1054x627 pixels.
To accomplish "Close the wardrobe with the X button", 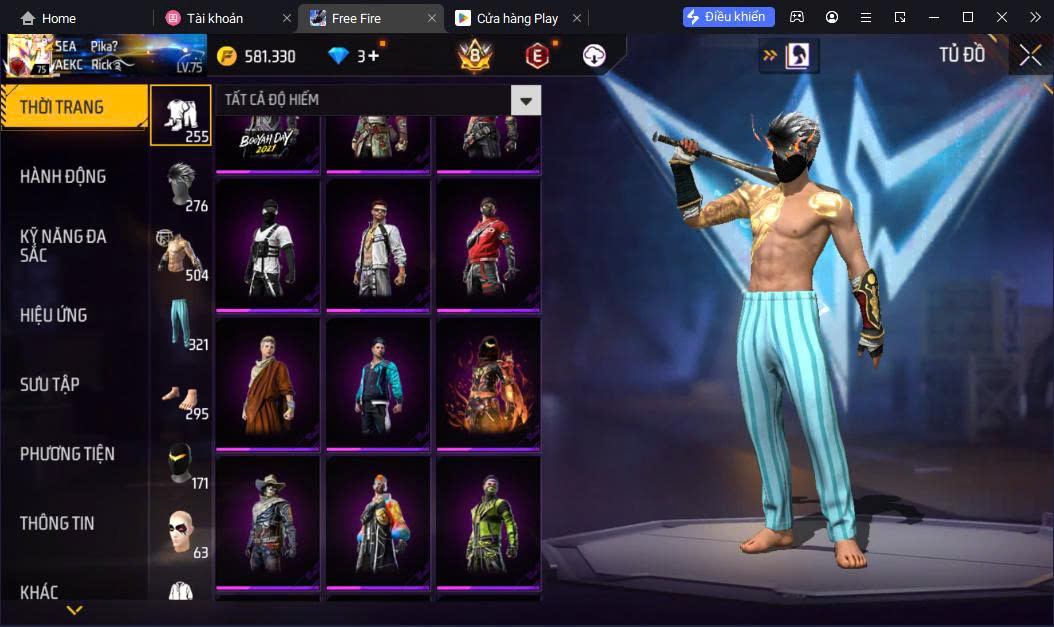I will pyautogui.click(x=1030, y=56).
